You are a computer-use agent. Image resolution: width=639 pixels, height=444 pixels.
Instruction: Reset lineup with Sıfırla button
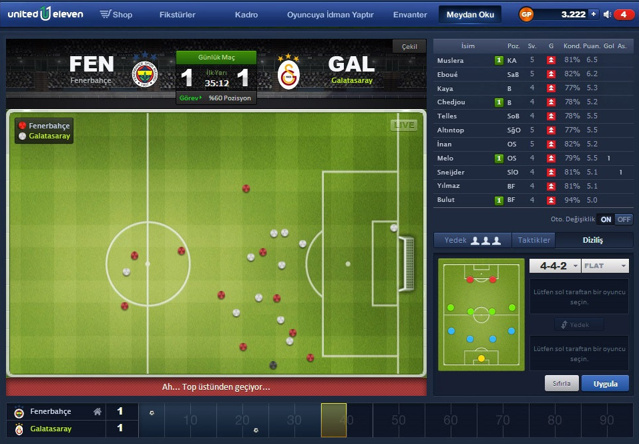pos(561,383)
